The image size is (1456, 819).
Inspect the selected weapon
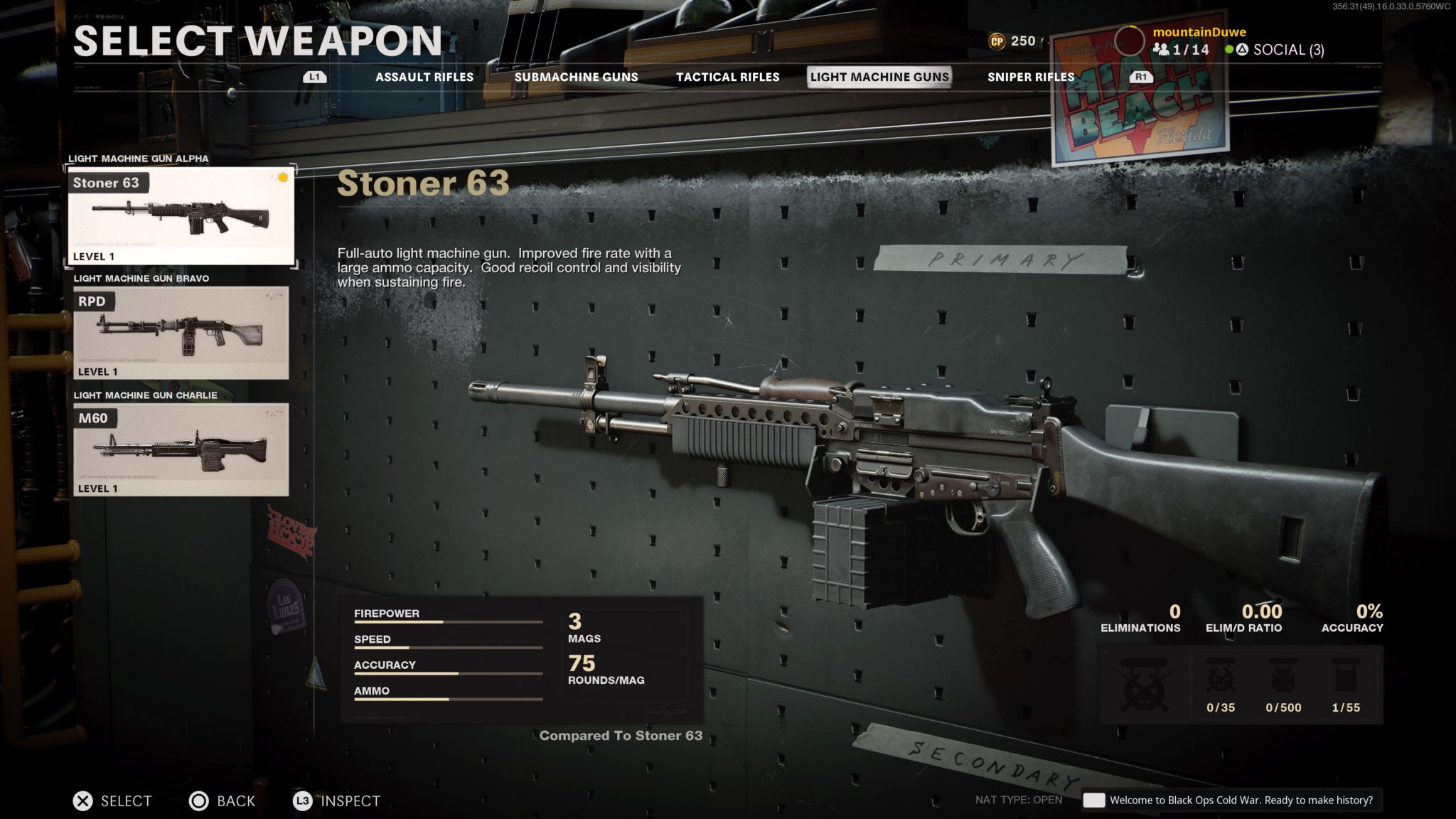(x=336, y=801)
